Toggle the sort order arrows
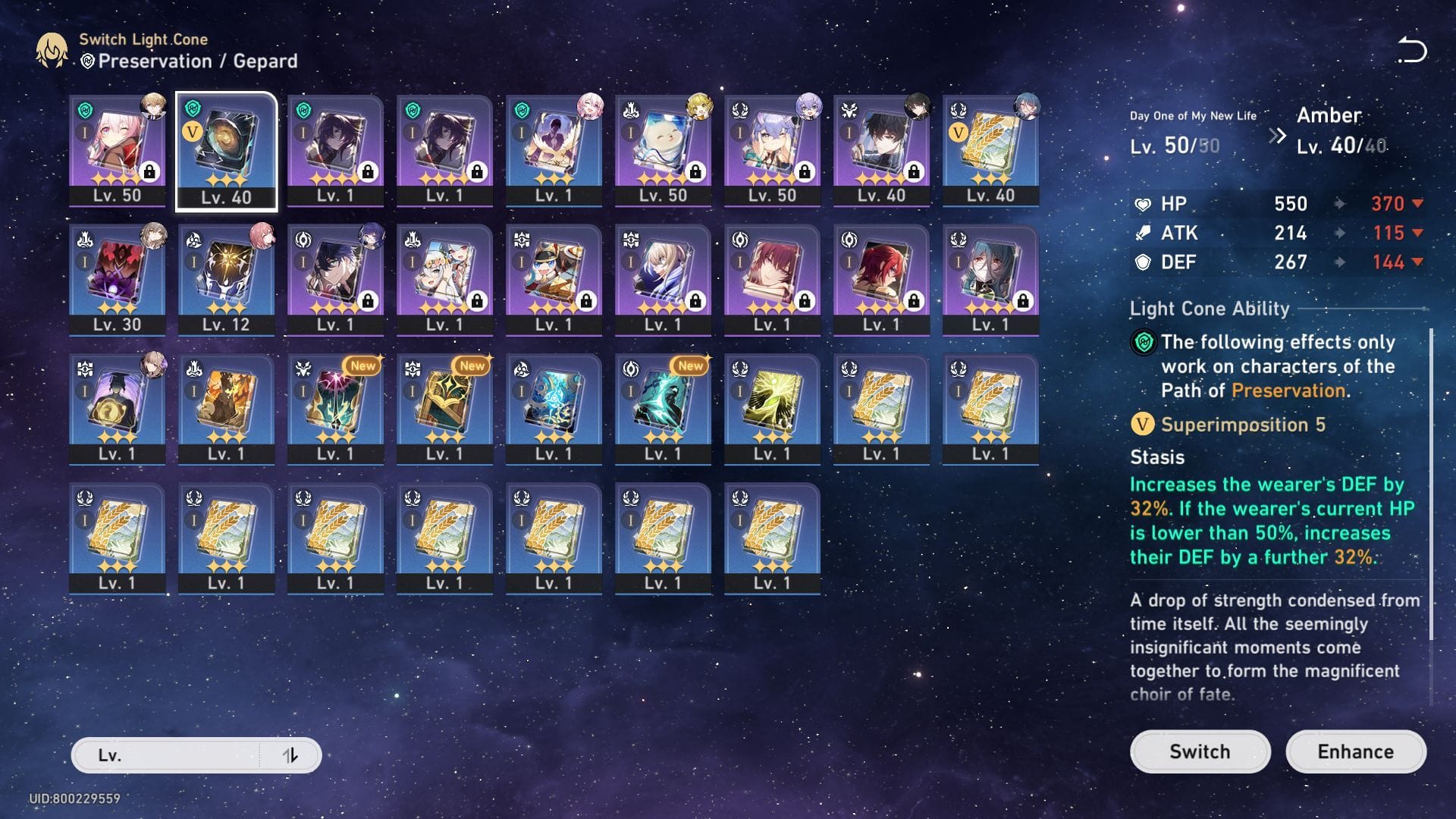The width and height of the screenshot is (1456, 819). coord(290,755)
